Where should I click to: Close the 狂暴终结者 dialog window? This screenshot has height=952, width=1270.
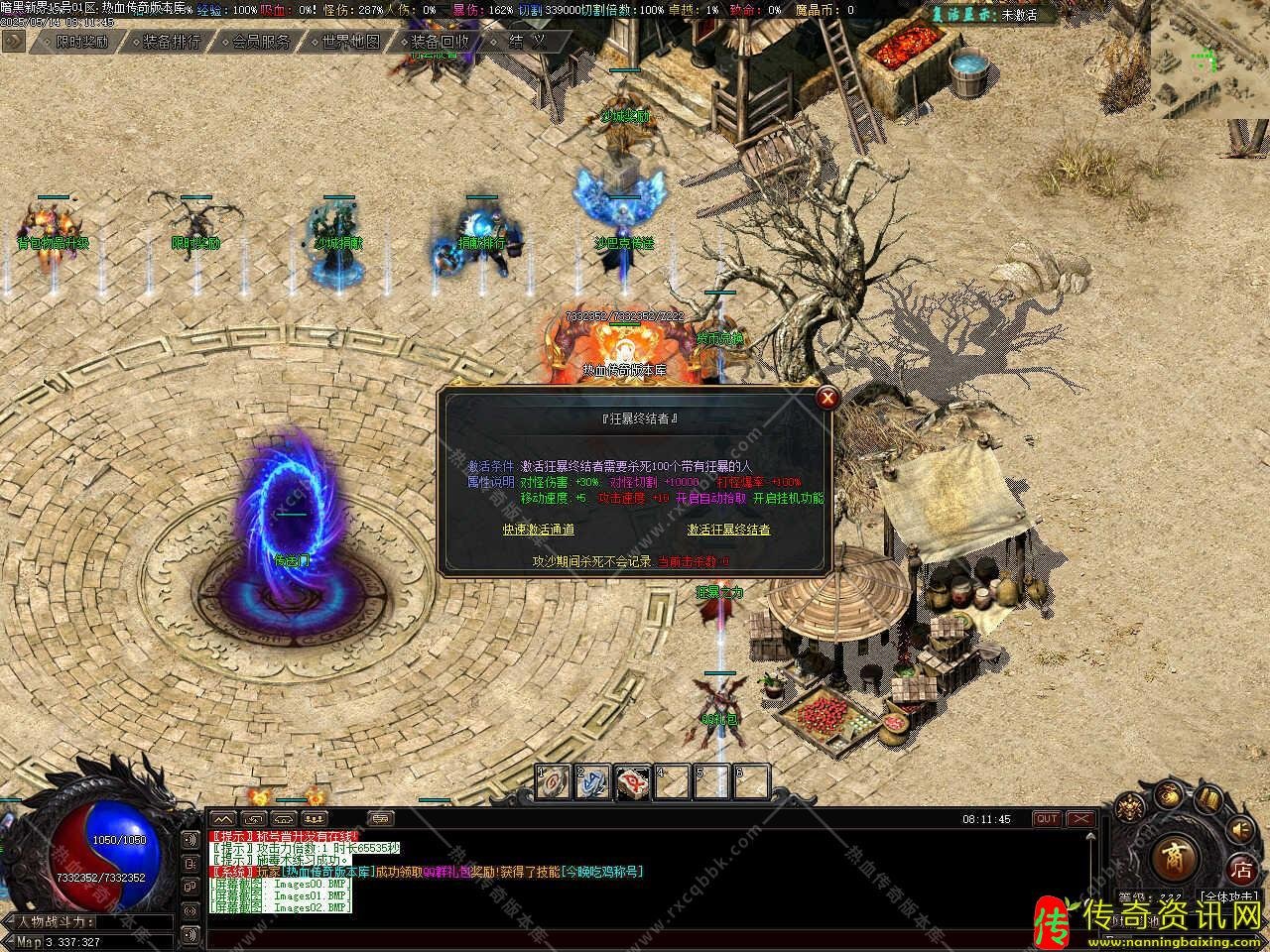click(x=826, y=399)
